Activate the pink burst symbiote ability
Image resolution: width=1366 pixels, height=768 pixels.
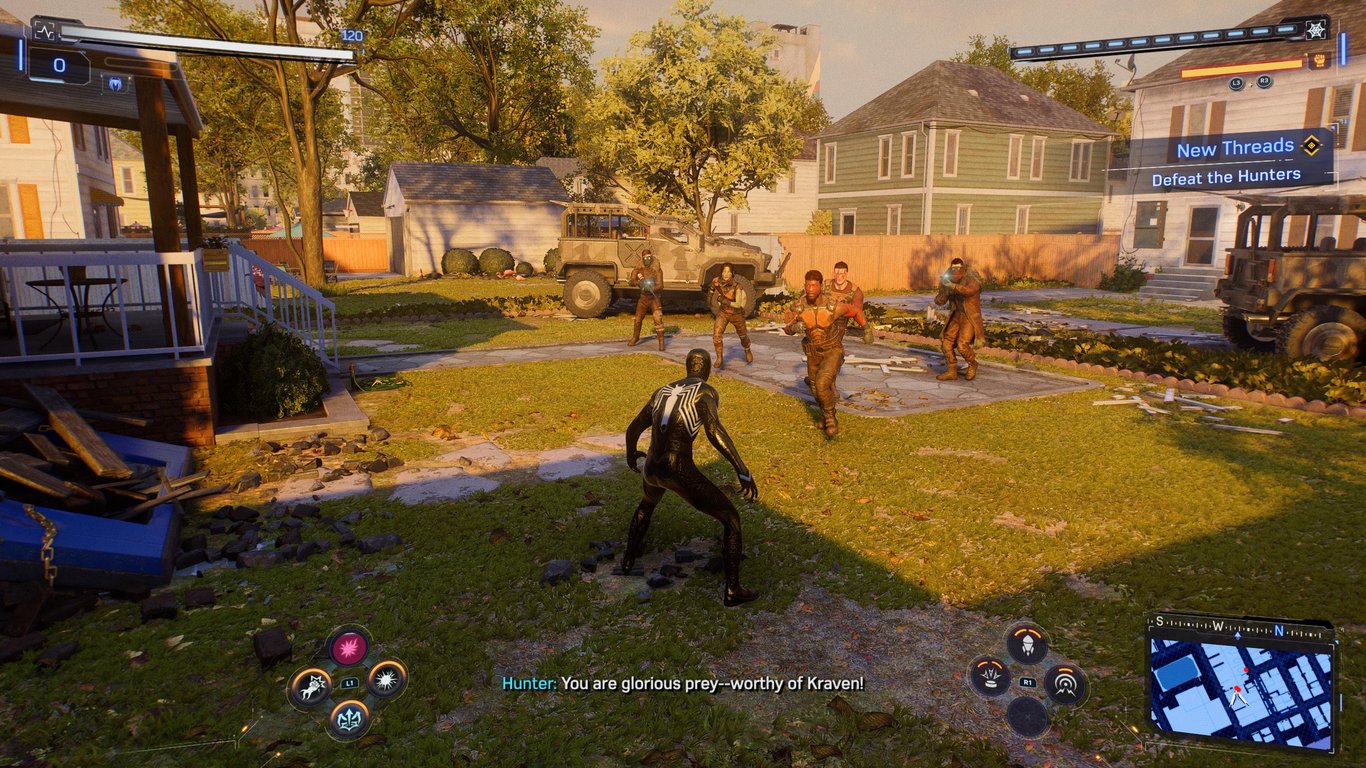[x=348, y=647]
